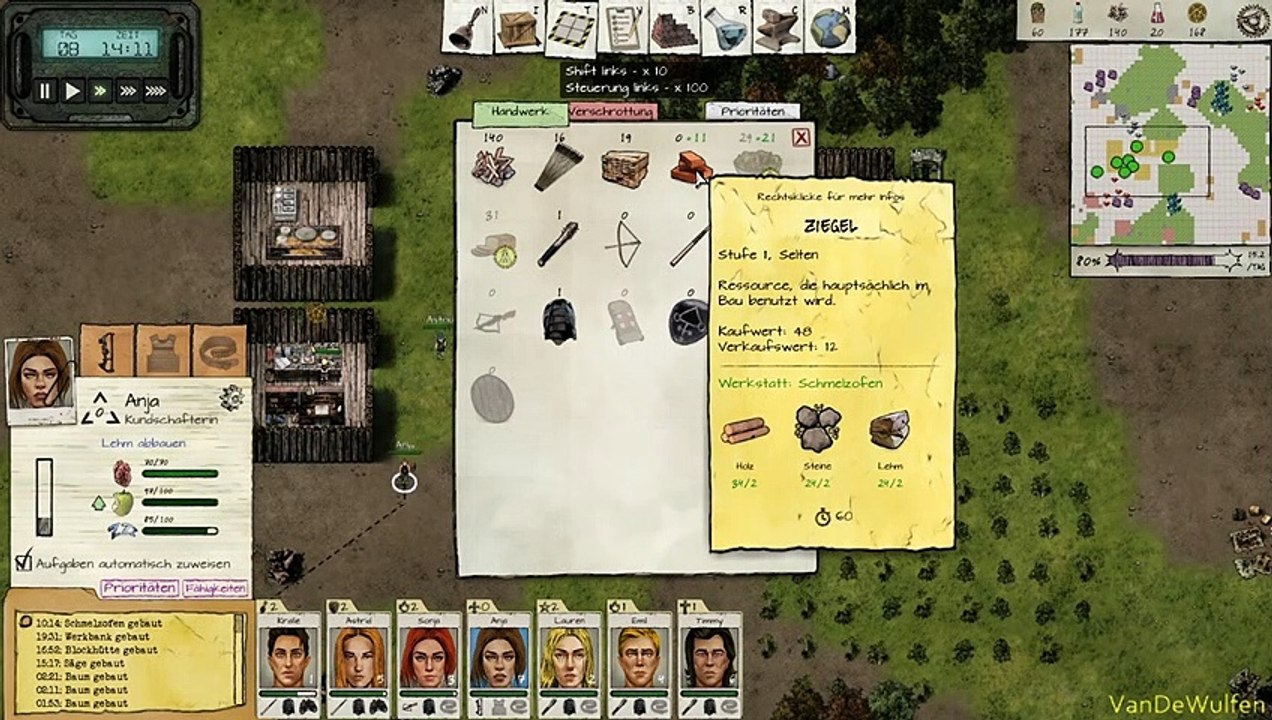
Task: Open Anja's Fähigkeiten skills panel
Action: (x=215, y=587)
